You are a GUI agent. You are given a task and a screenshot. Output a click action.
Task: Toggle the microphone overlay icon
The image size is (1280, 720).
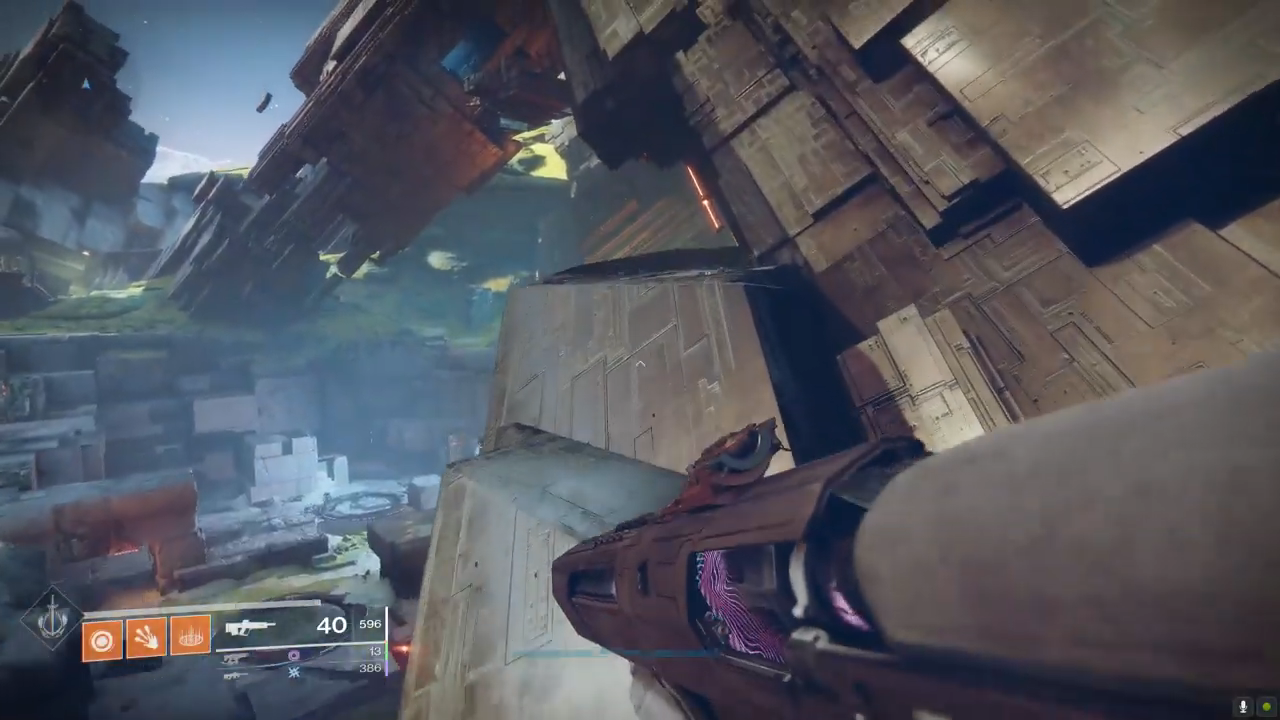pyautogui.click(x=1243, y=706)
